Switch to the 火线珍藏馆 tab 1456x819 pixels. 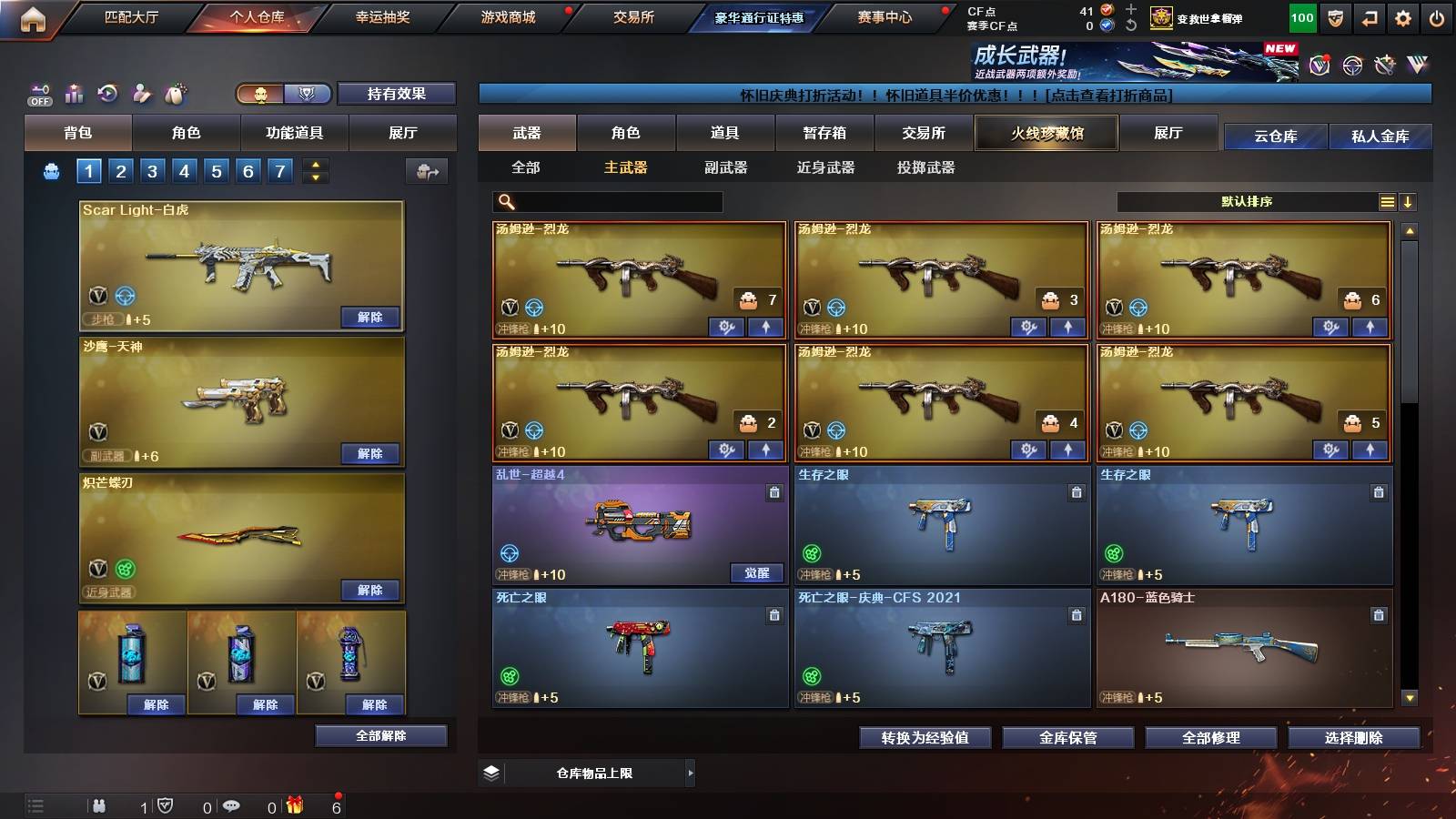tap(1046, 133)
